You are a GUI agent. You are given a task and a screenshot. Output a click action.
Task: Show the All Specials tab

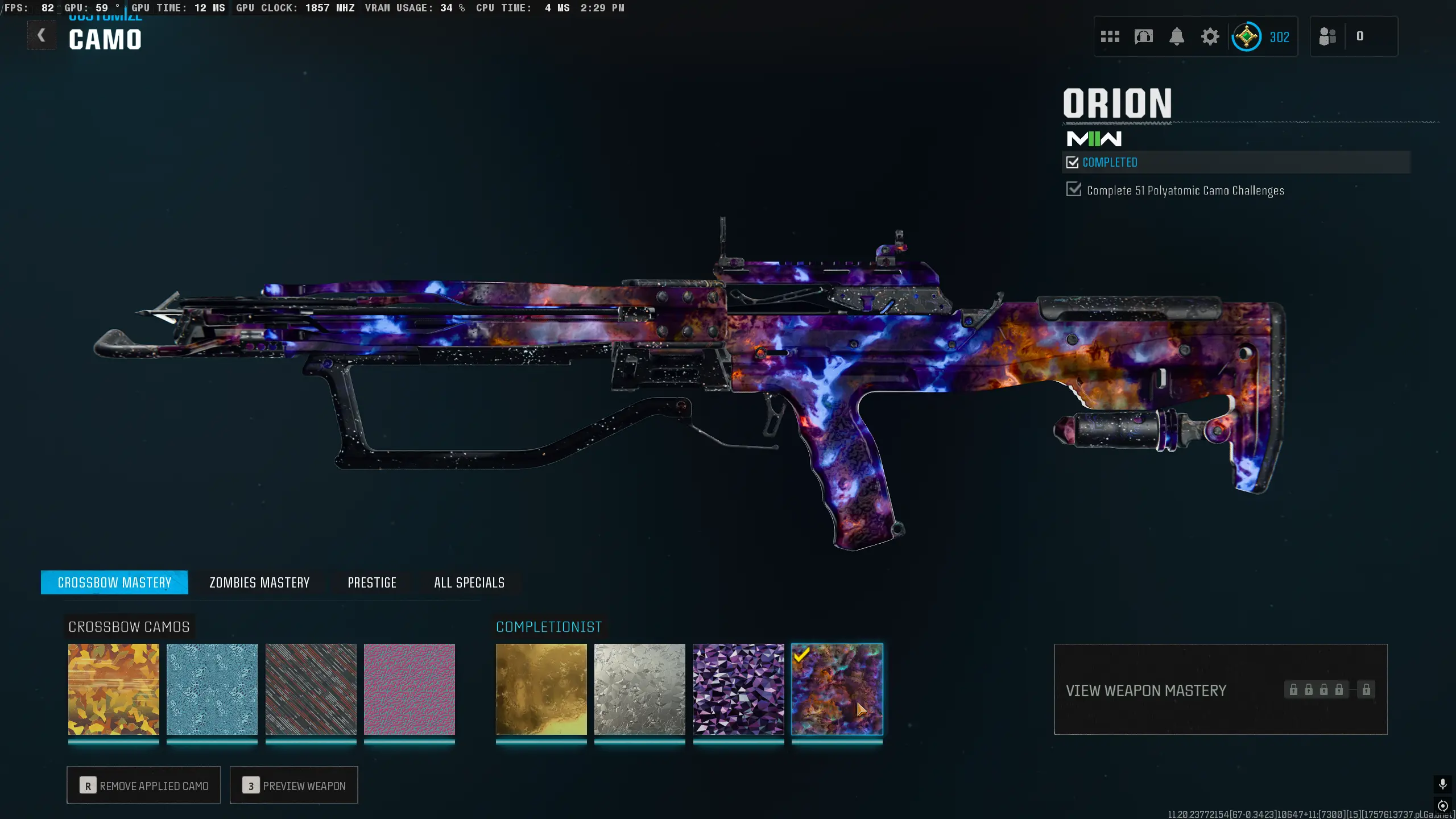pos(469,582)
